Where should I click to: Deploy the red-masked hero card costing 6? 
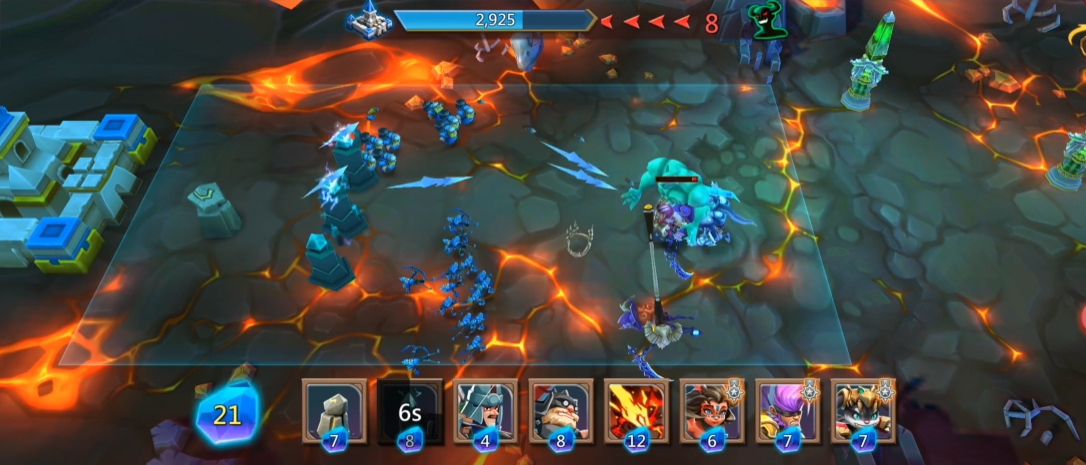click(712, 410)
